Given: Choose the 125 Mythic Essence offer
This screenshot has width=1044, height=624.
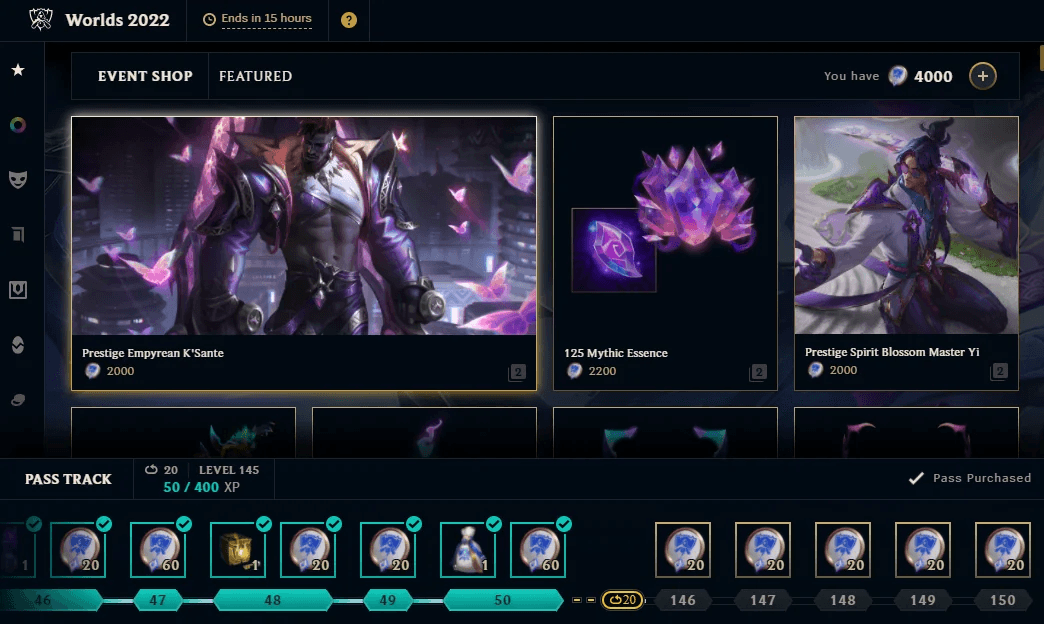Looking at the screenshot, I should click(x=665, y=253).
